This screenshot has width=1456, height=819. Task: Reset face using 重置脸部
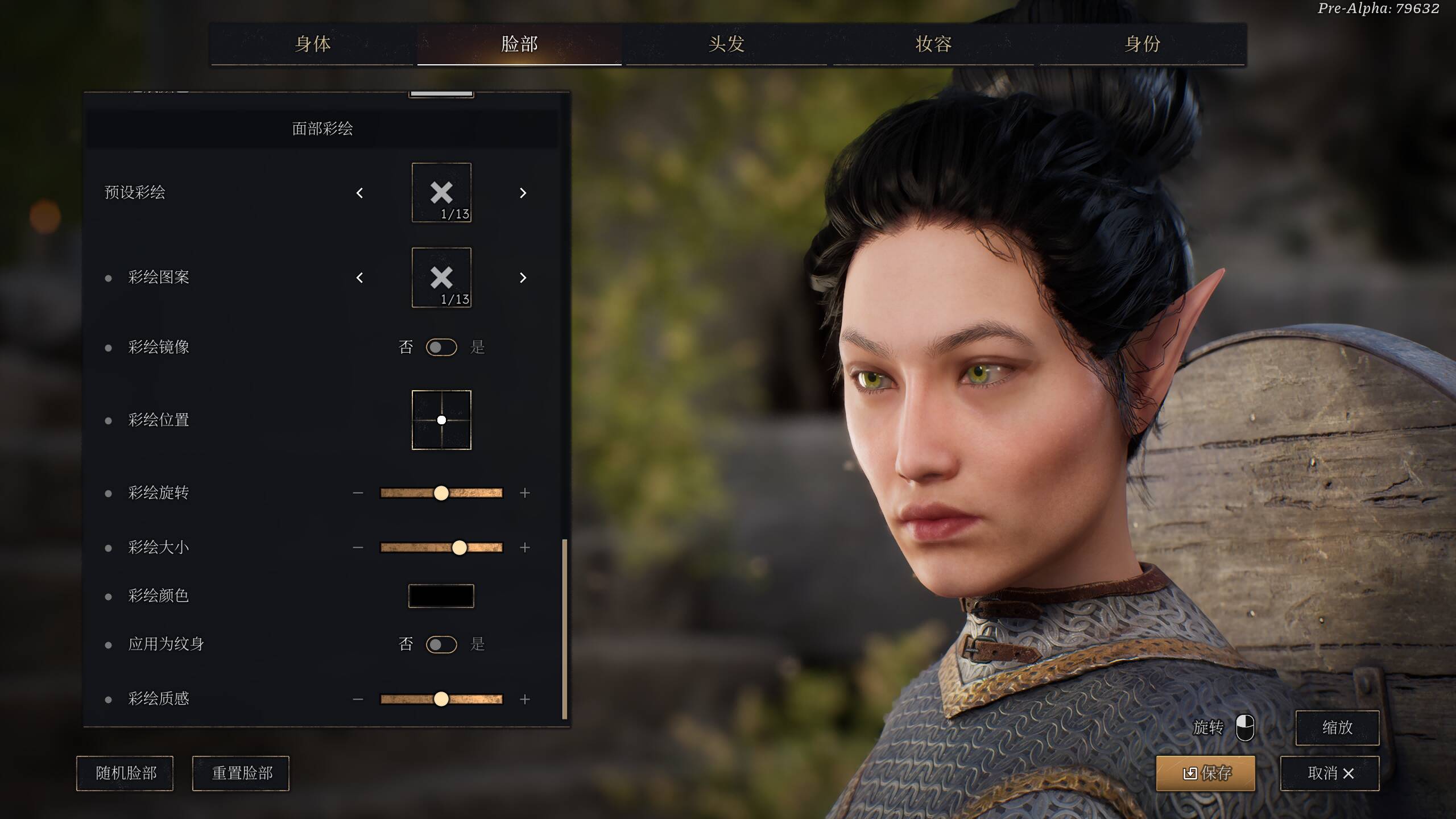click(x=241, y=773)
